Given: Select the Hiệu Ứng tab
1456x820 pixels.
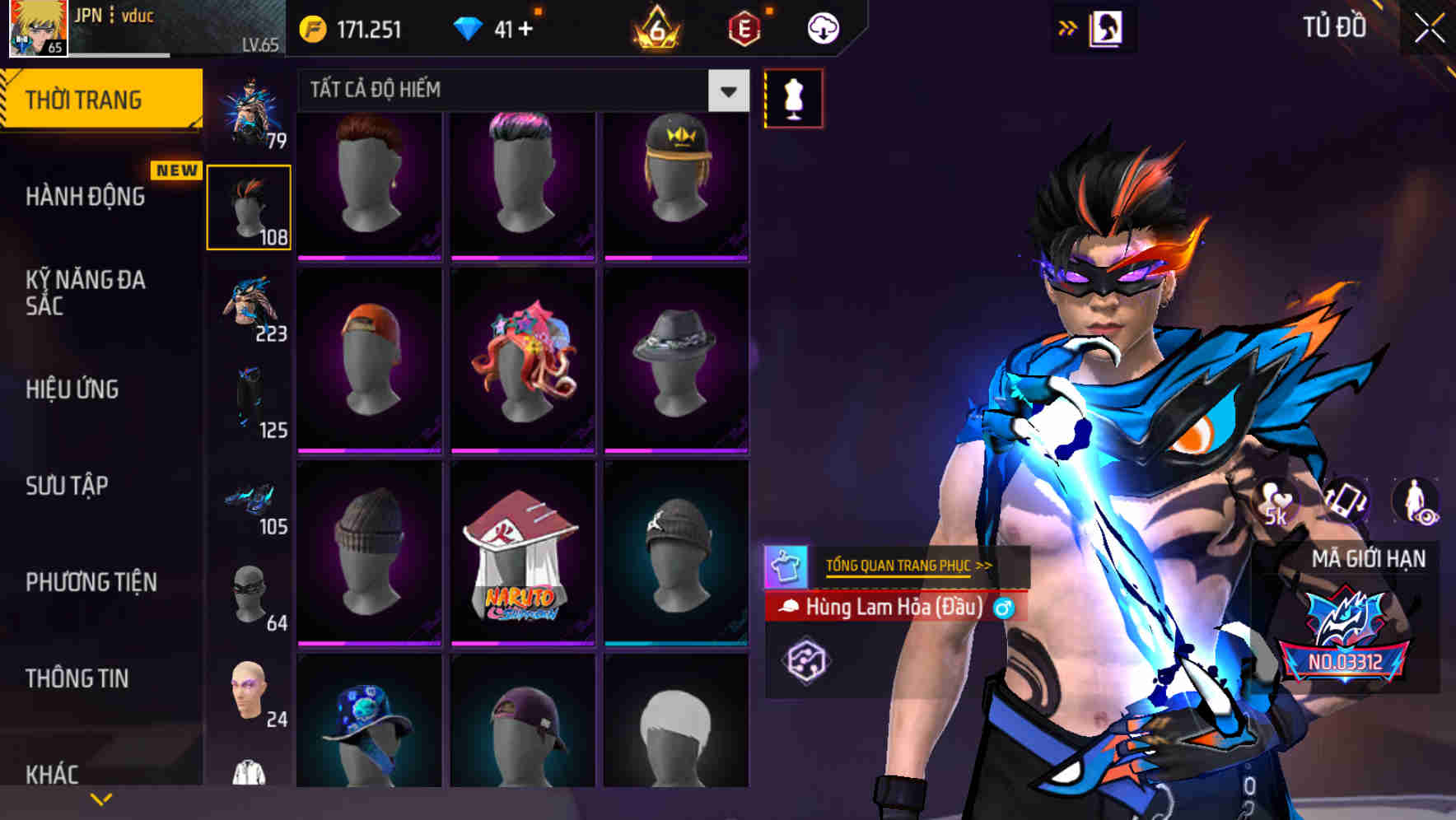Looking at the screenshot, I should [x=72, y=389].
